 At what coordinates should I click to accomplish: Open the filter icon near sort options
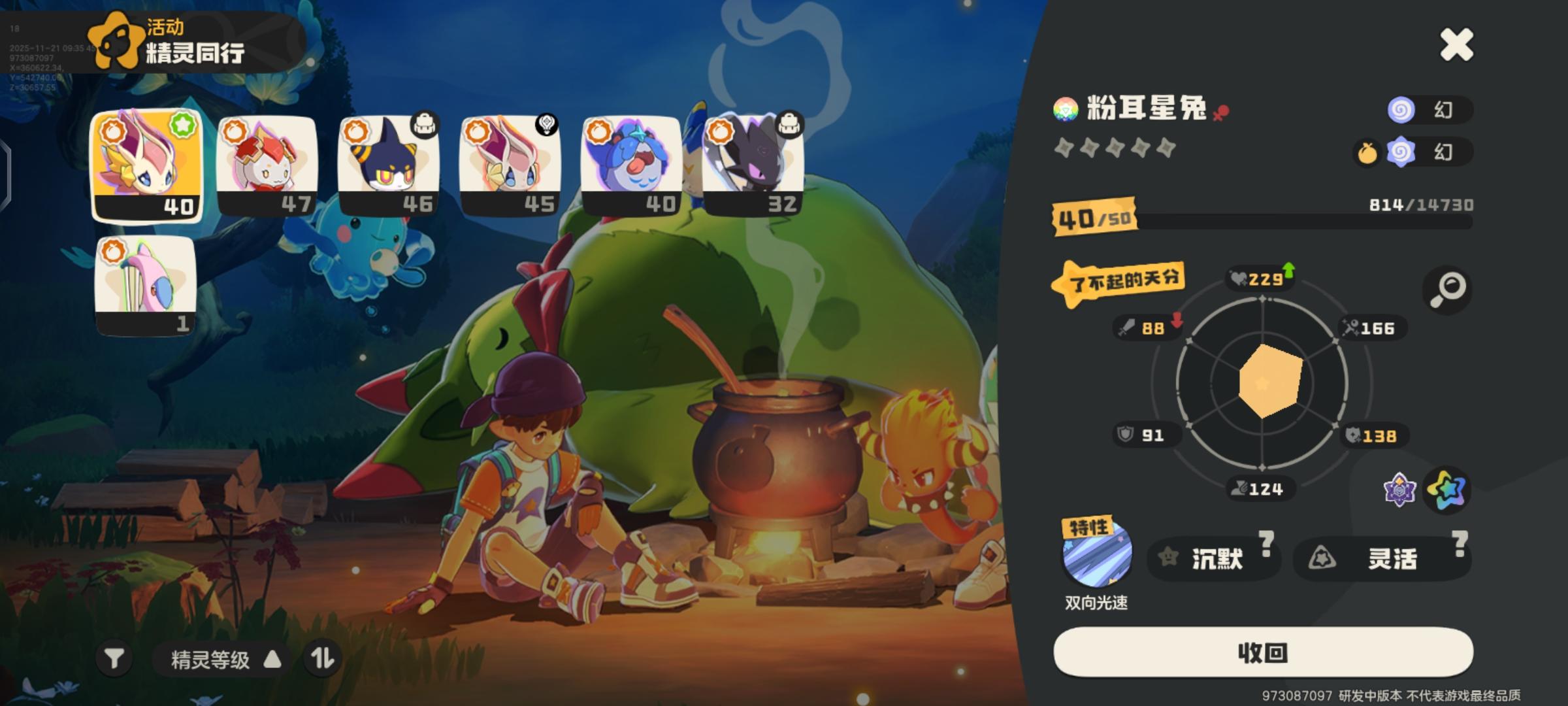tap(115, 659)
